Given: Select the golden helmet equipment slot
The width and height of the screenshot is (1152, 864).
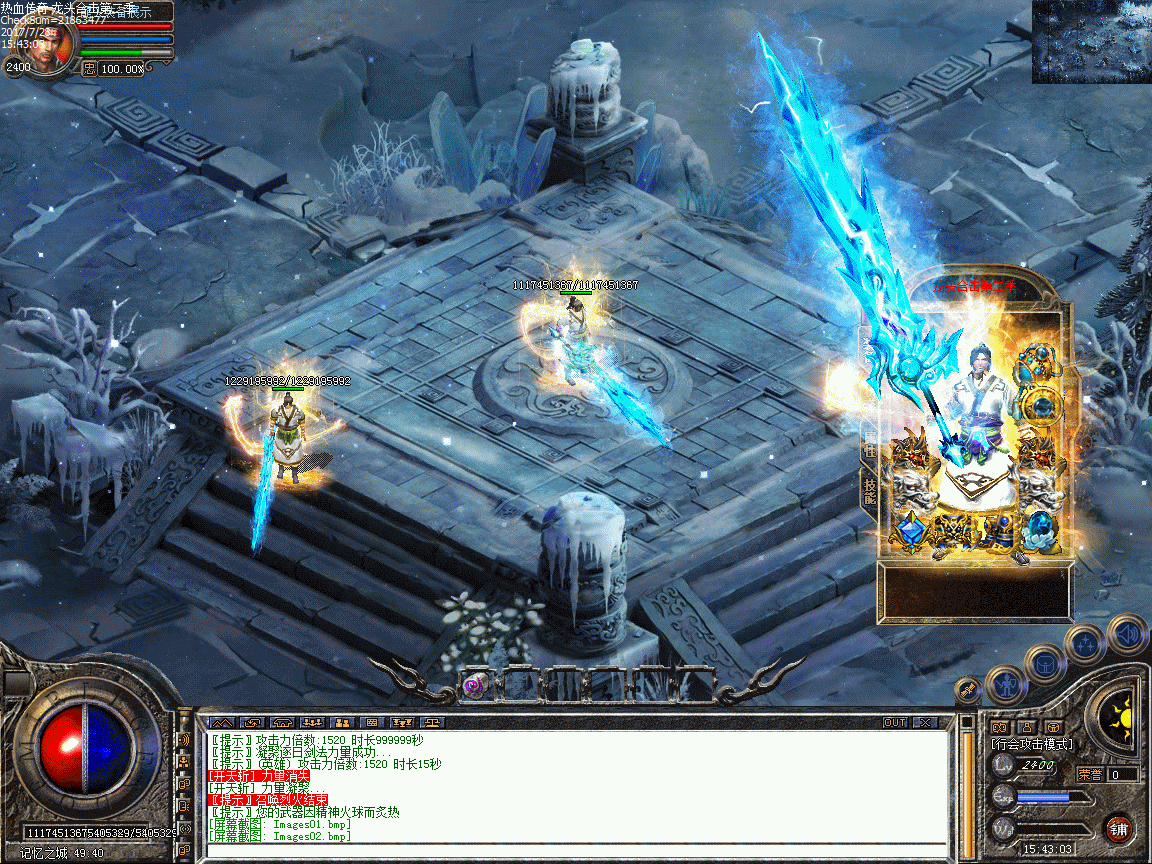Looking at the screenshot, I should (1035, 361).
